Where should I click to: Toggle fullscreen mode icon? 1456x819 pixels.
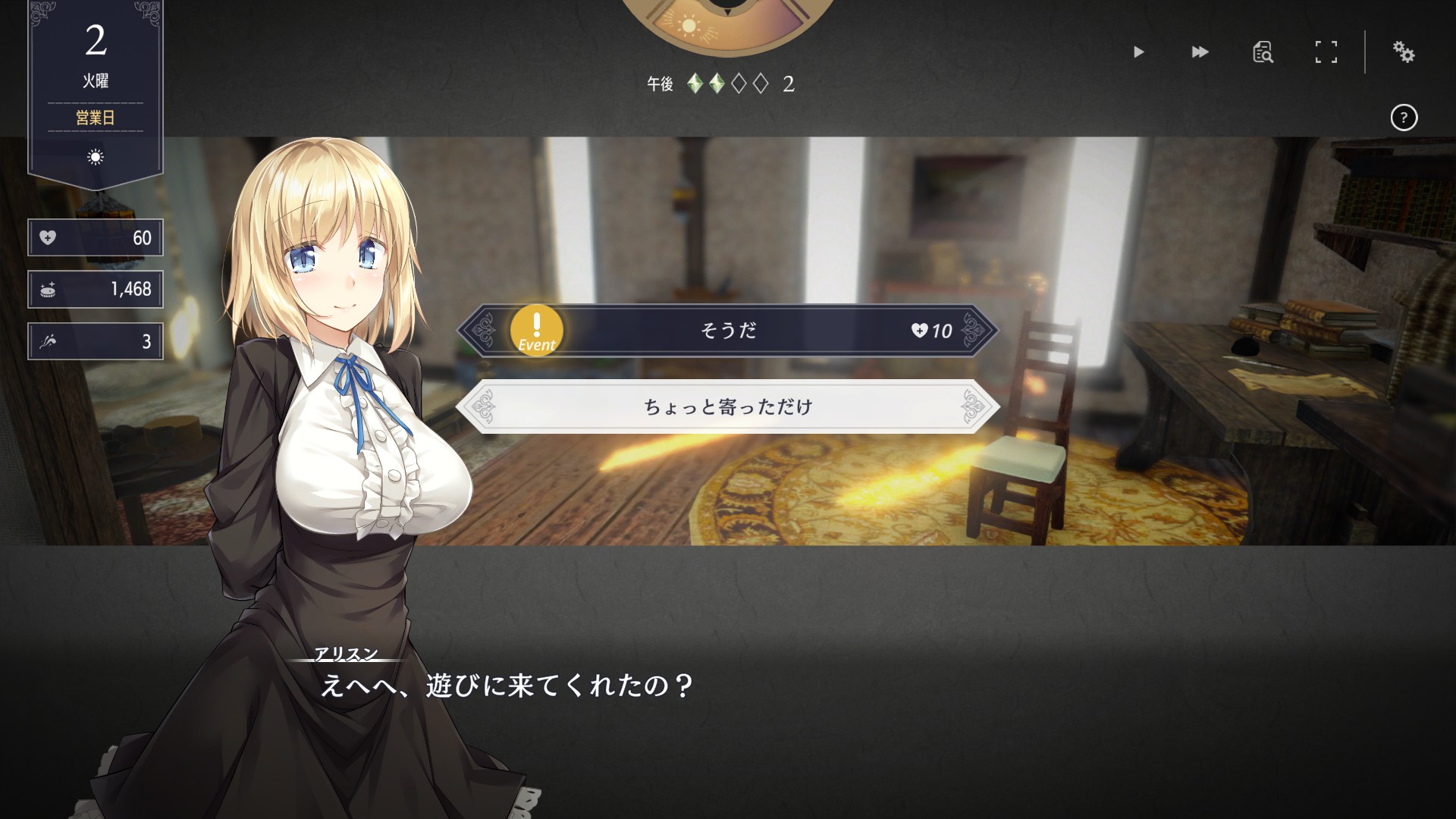1326,52
